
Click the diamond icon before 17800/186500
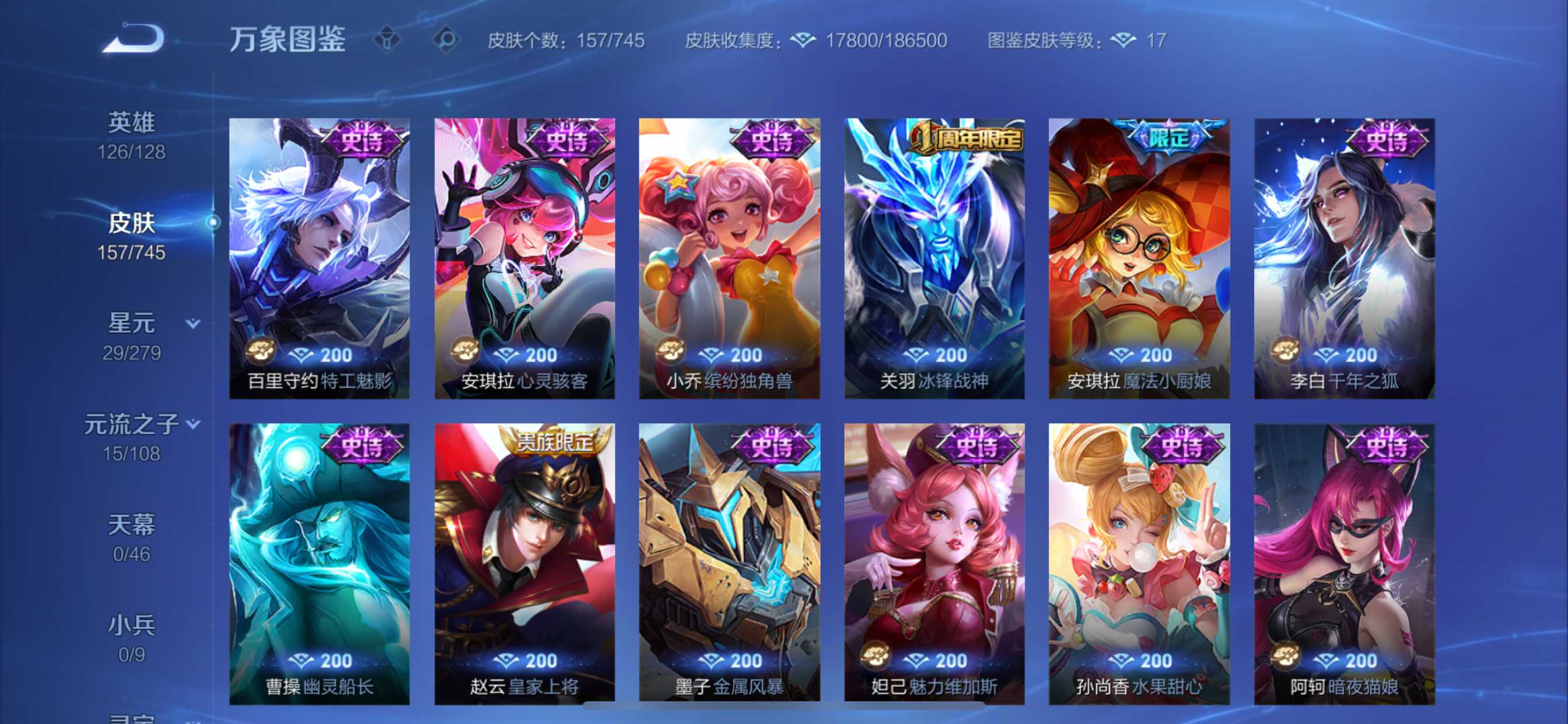coord(804,40)
